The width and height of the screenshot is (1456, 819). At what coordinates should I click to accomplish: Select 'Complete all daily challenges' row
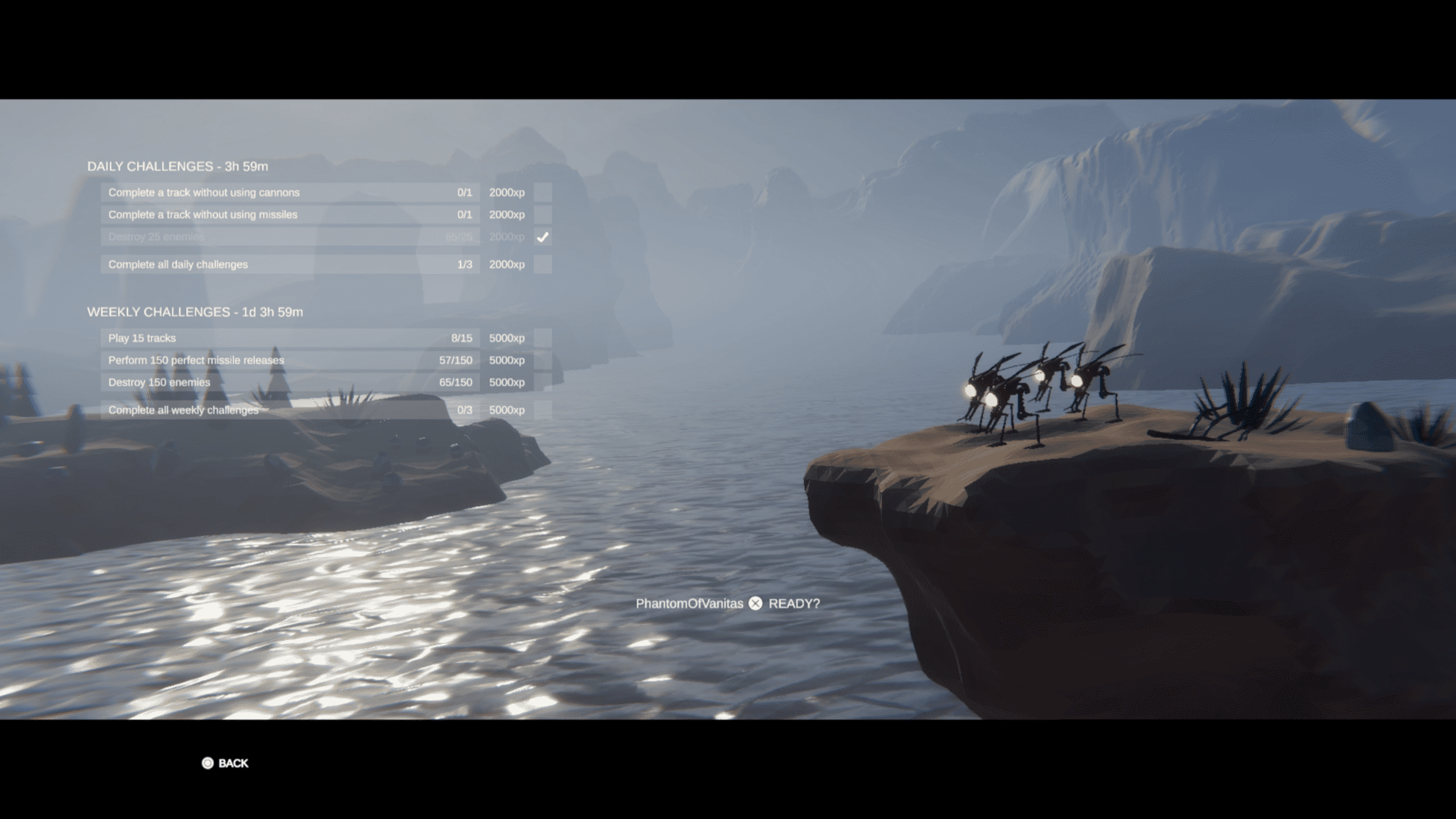[290, 264]
